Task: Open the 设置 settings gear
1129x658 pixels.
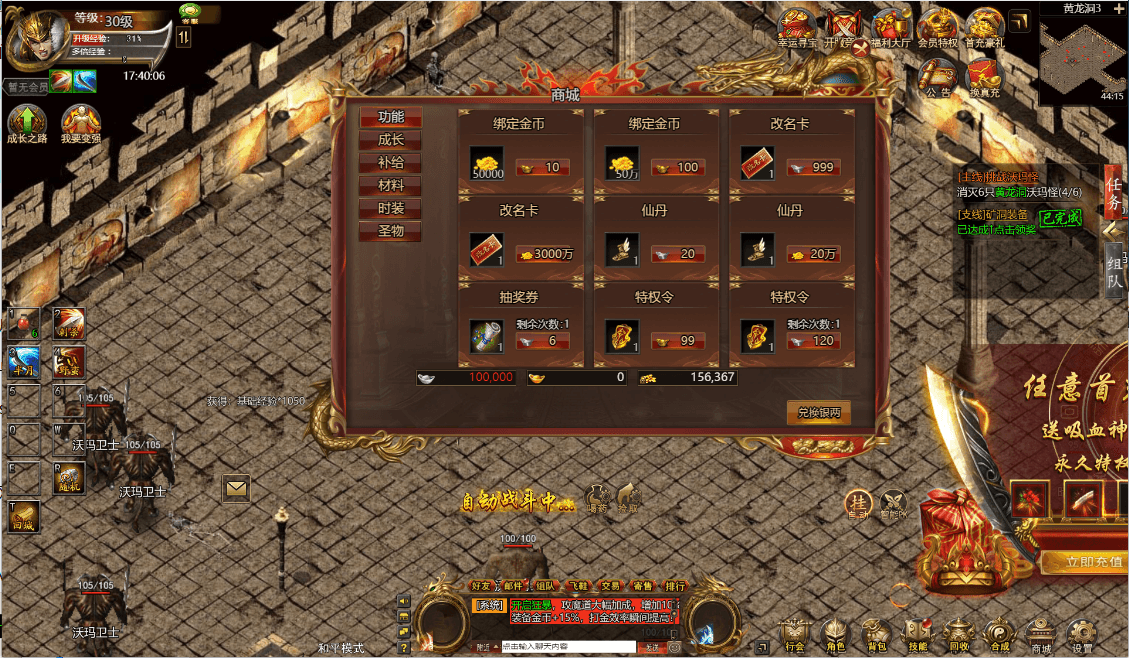Action: pyautogui.click(x=1082, y=634)
